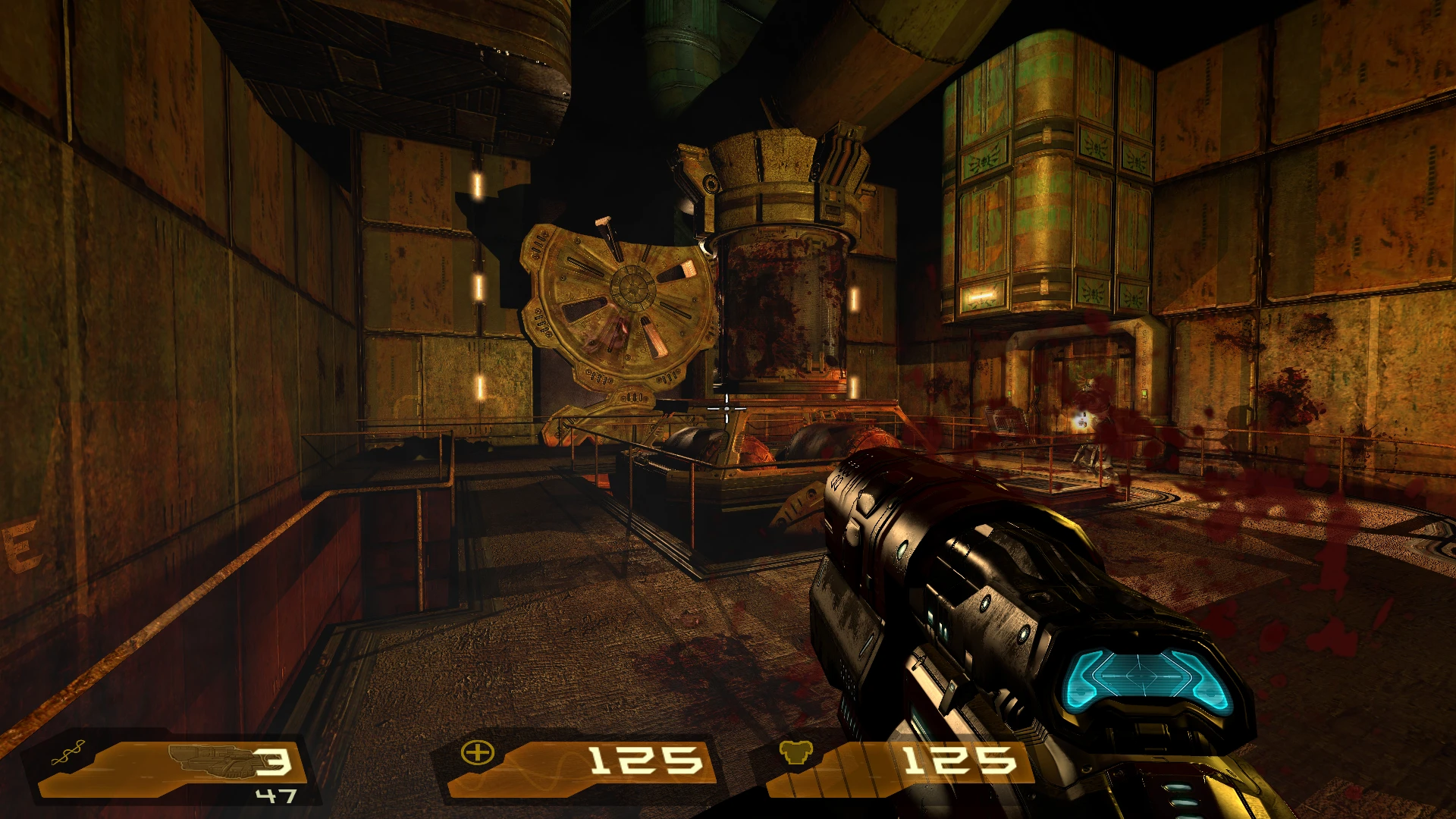Viewport: 1456px width, 819px height.
Task: Click the crosshair in the screen center
Action: point(726,409)
